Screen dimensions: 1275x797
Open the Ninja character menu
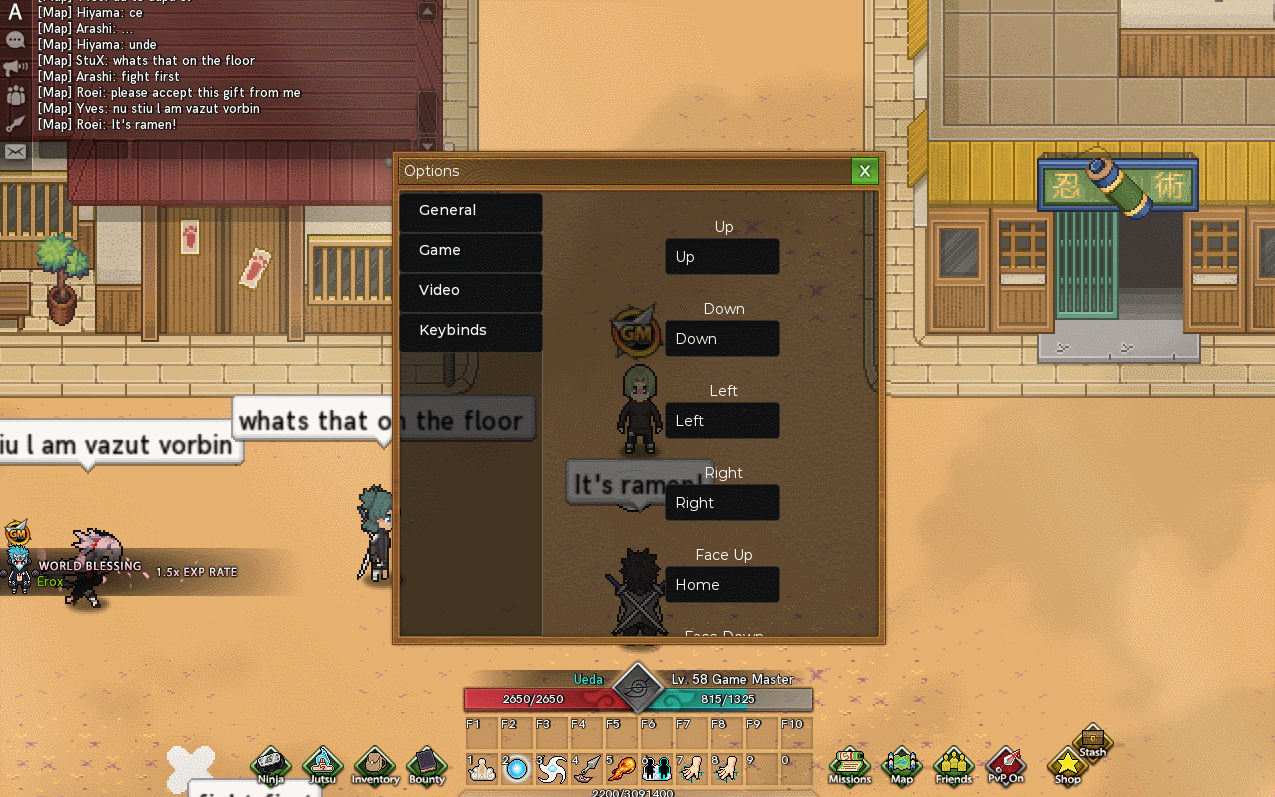270,765
